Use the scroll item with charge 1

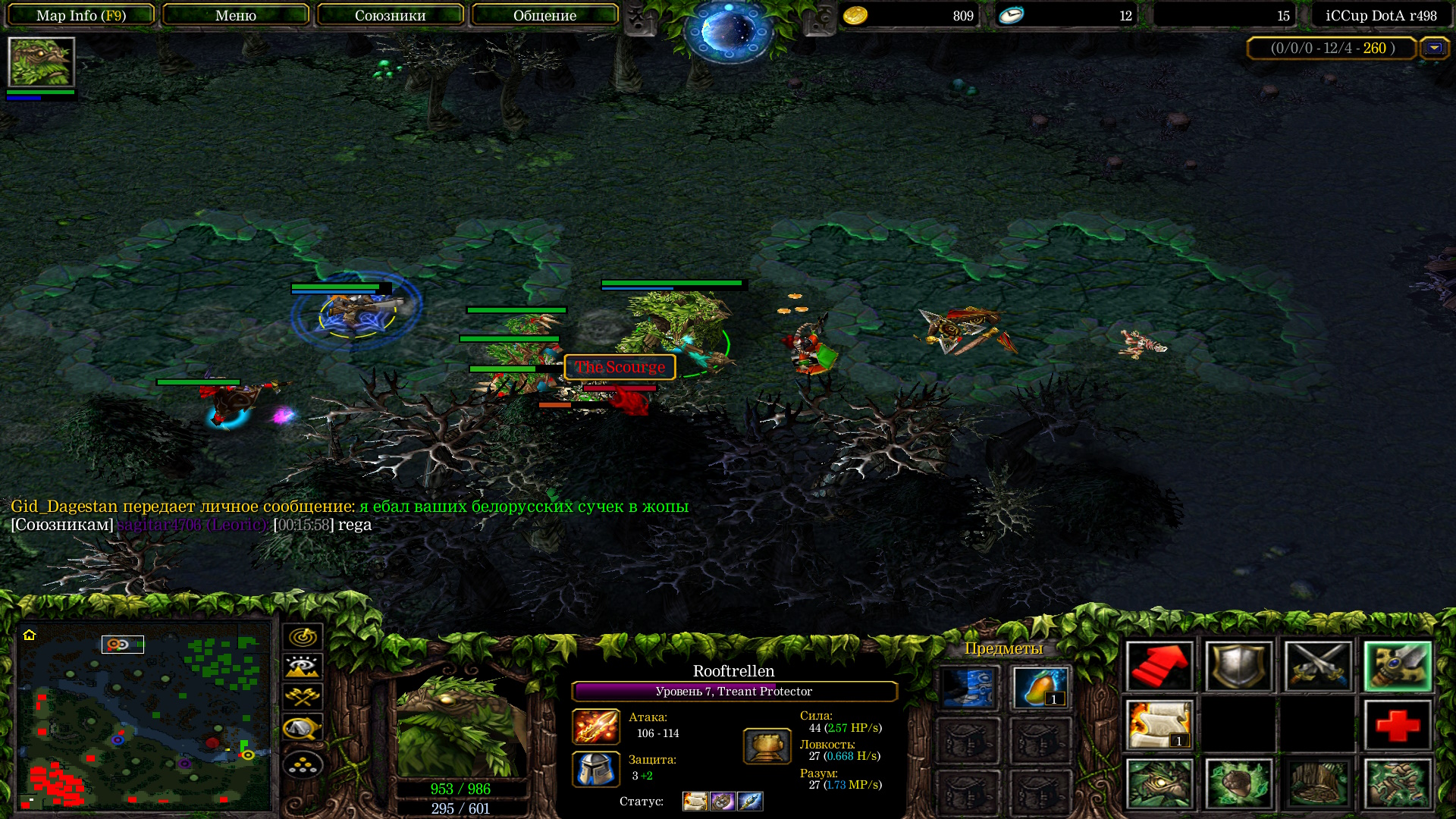1159,725
